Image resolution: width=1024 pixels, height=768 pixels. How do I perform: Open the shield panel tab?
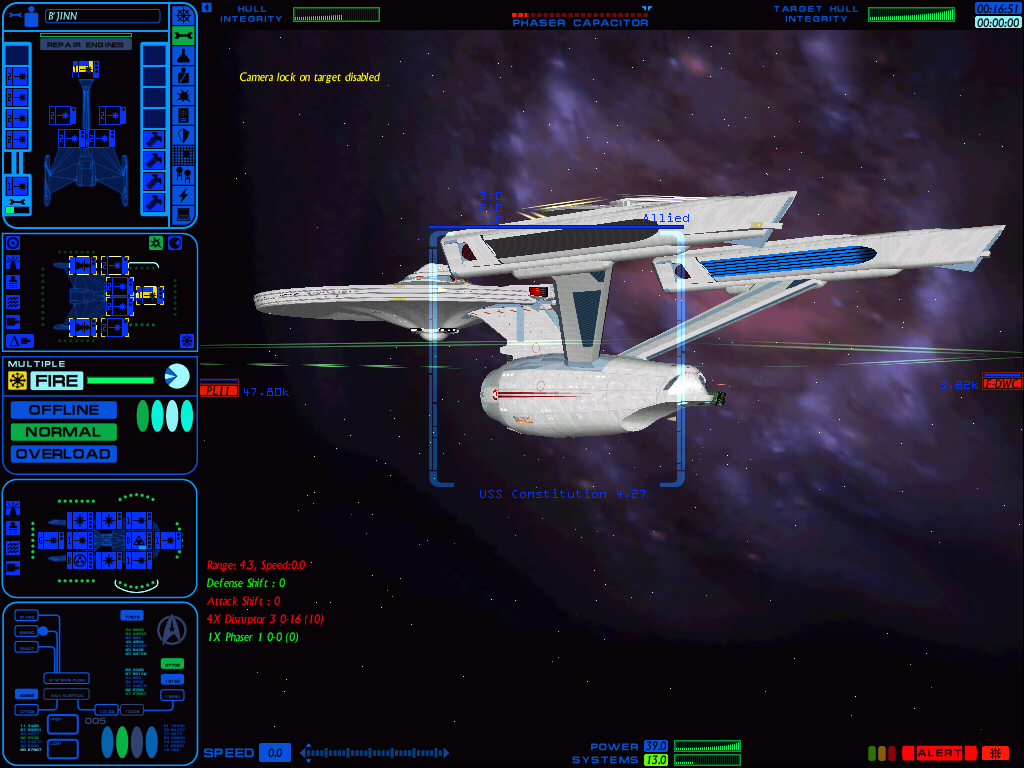click(183, 135)
